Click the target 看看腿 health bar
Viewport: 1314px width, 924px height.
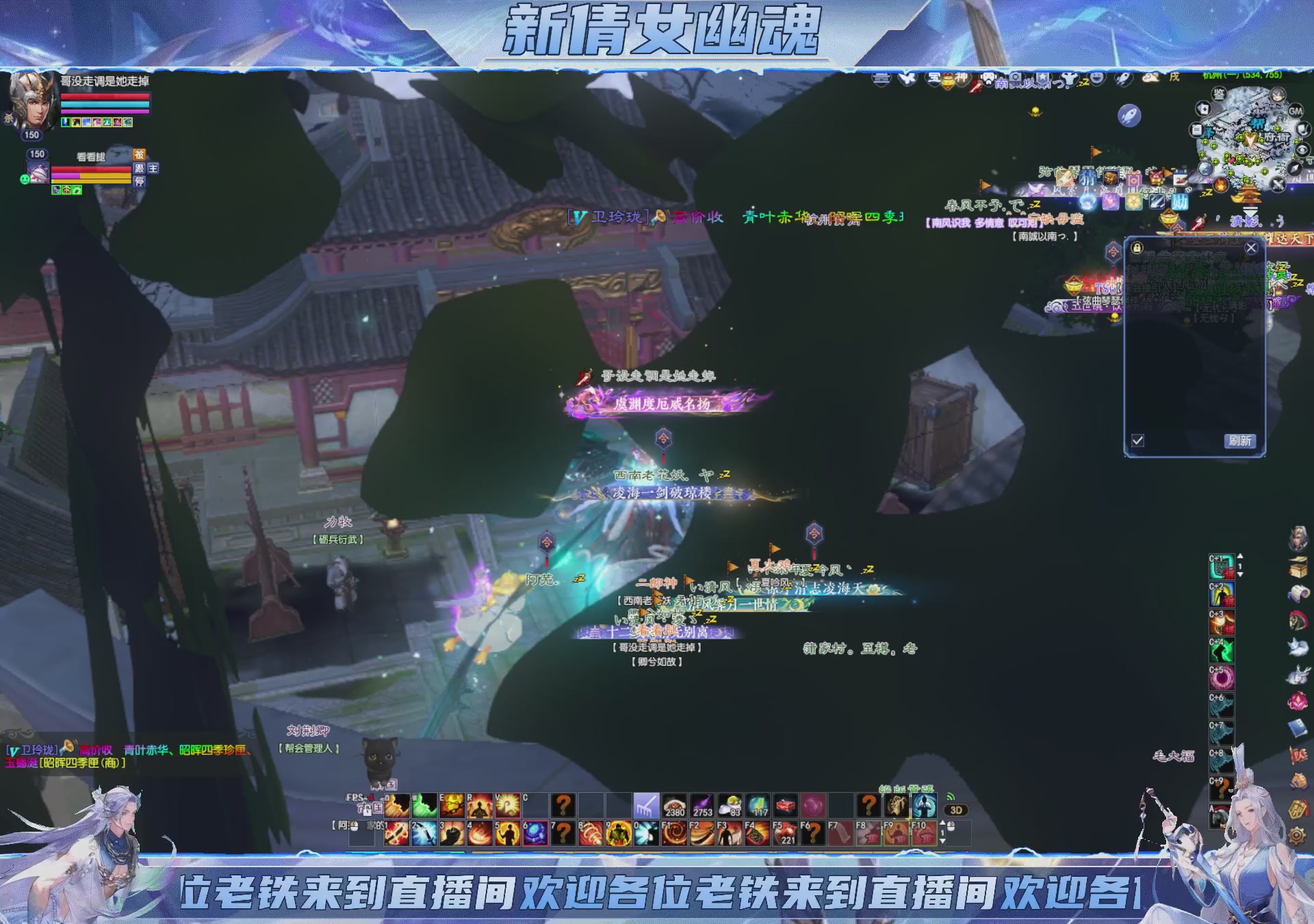(x=92, y=170)
